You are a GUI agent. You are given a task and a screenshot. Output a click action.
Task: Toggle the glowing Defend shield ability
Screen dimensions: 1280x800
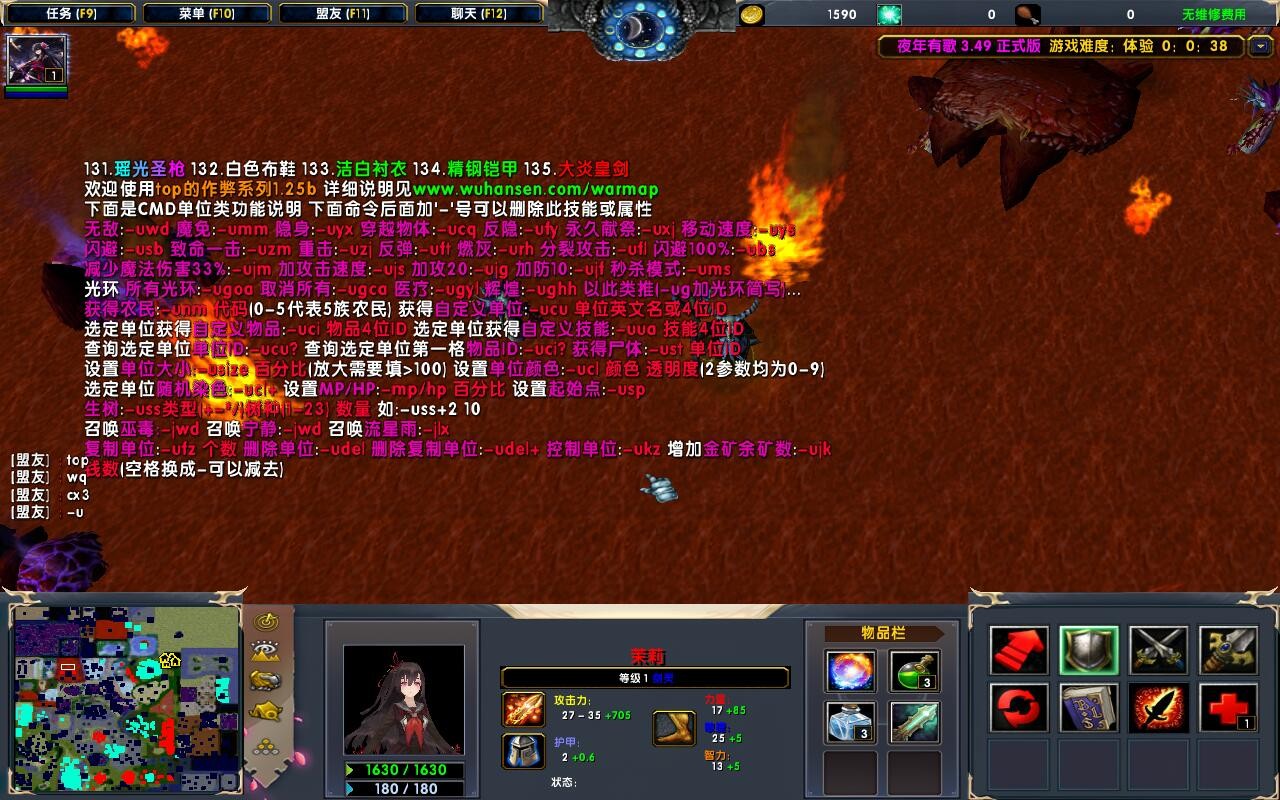(1090, 650)
